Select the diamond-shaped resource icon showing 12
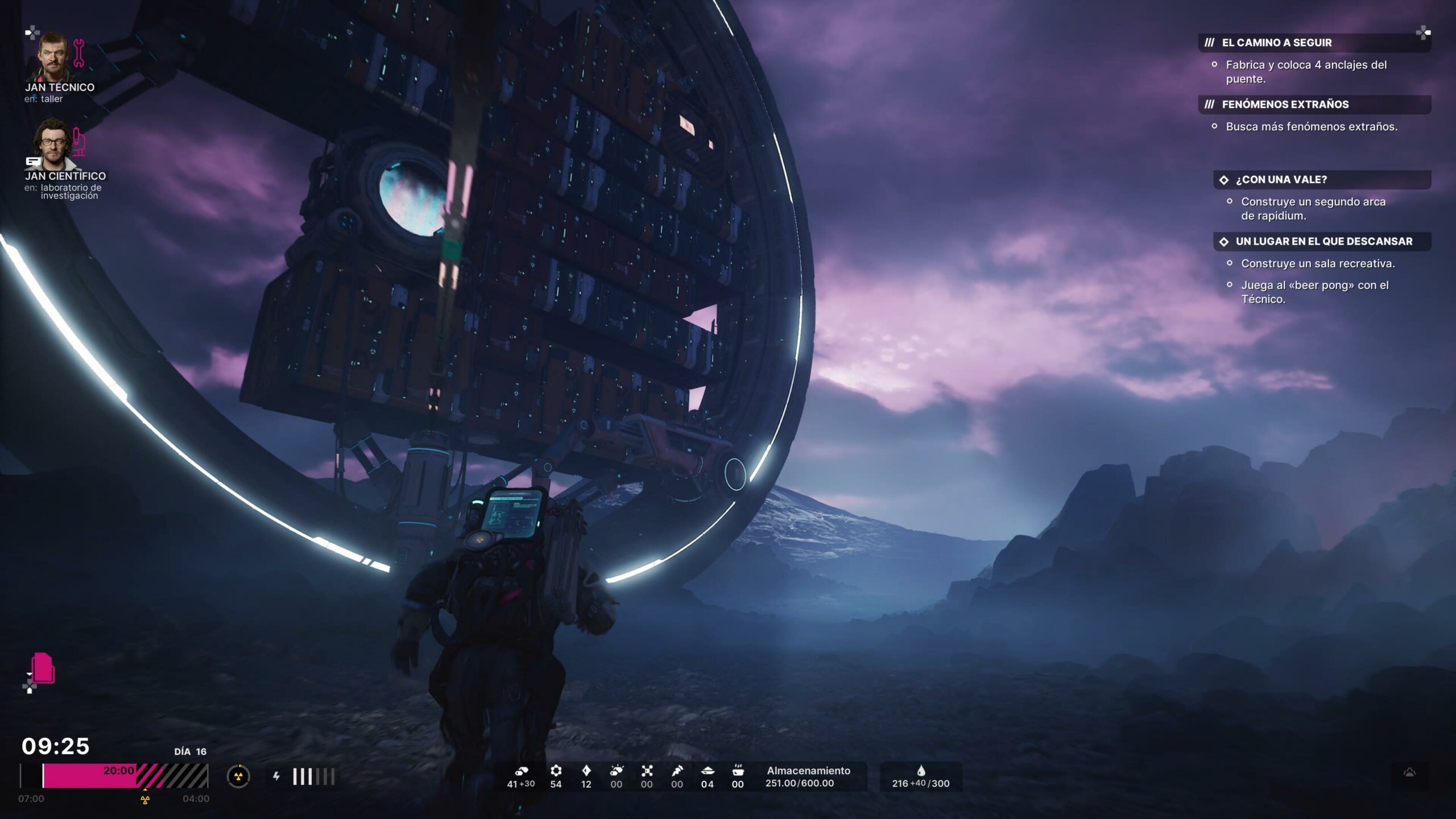The image size is (1456, 819). 586,771
